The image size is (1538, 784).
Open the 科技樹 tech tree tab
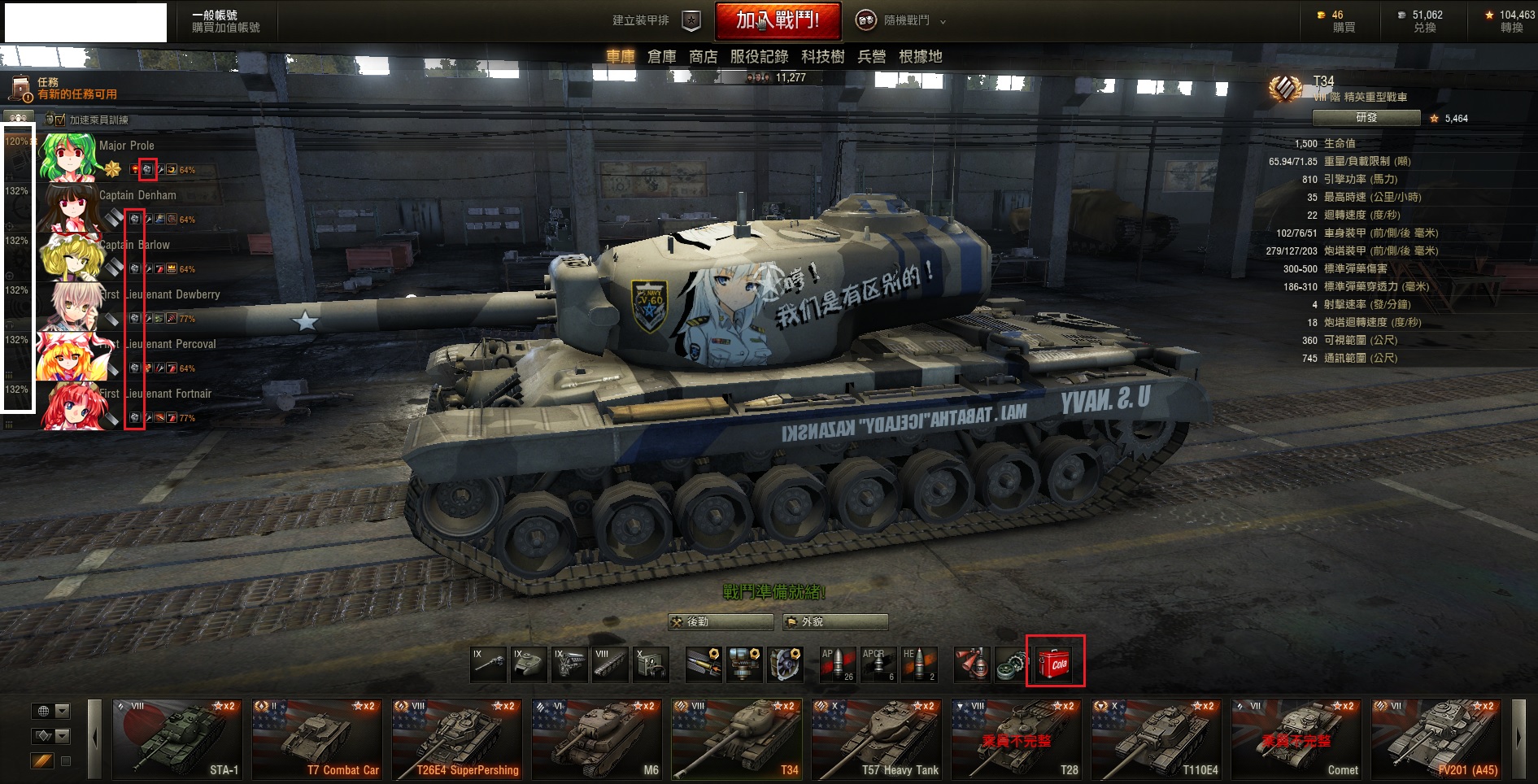822,57
